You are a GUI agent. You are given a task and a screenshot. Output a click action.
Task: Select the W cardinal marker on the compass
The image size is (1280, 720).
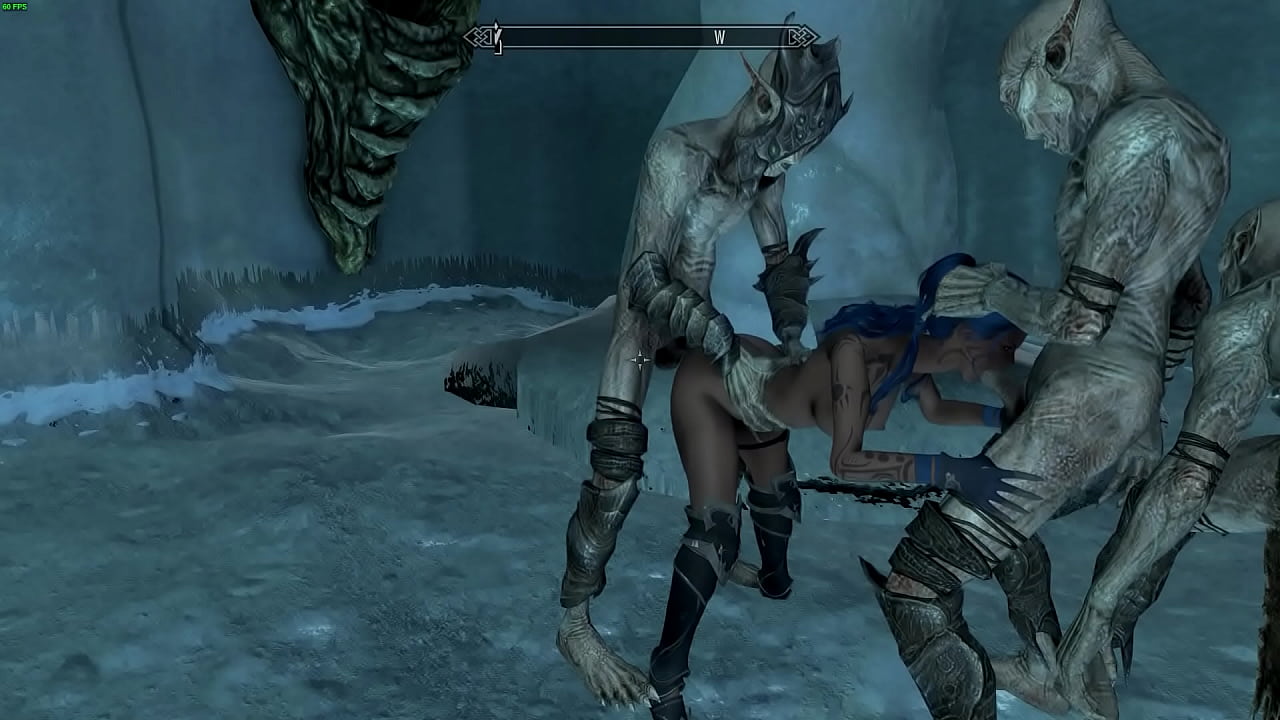(719, 37)
